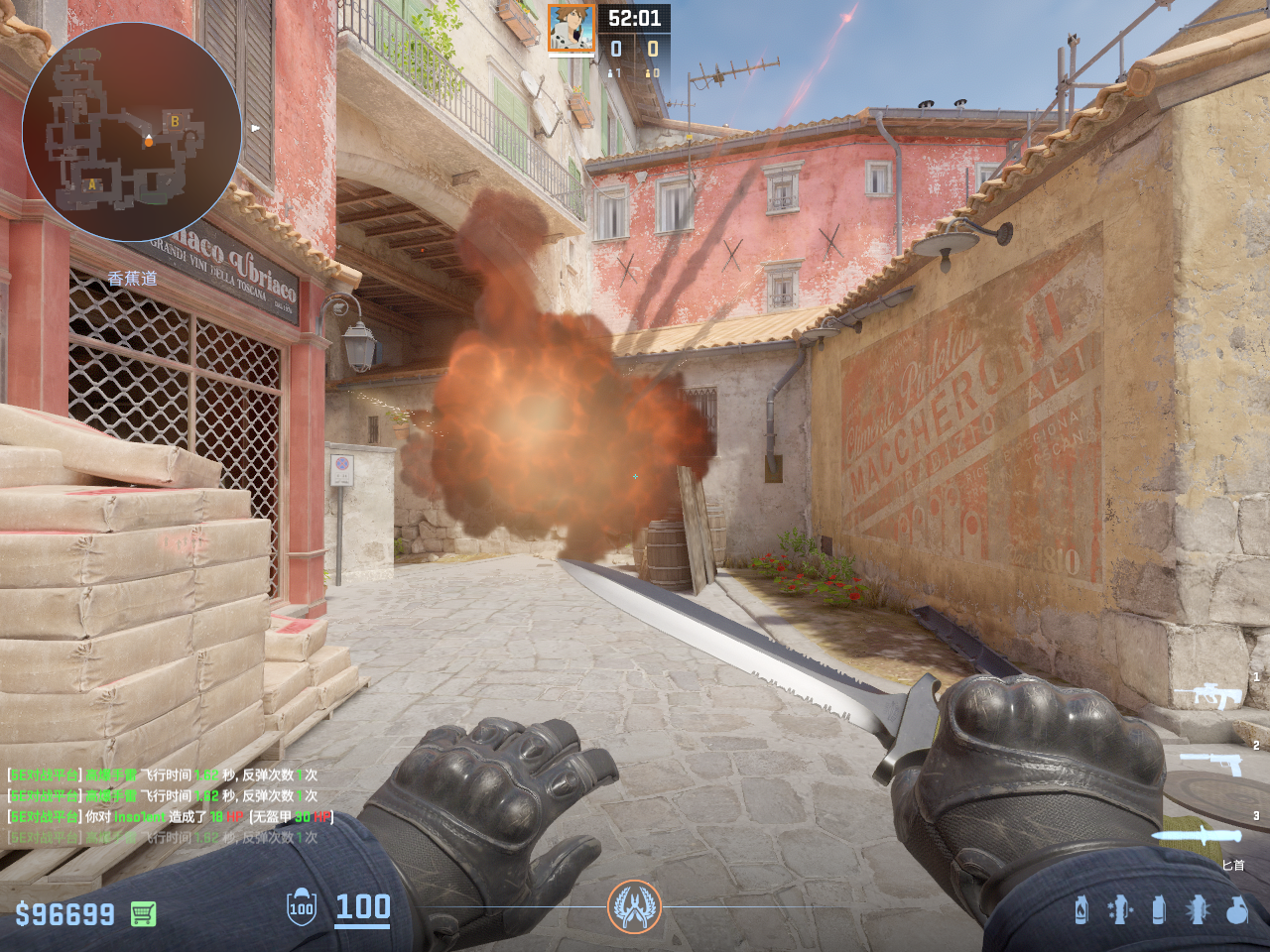Select the HE grenade icon

(x=1236, y=909)
